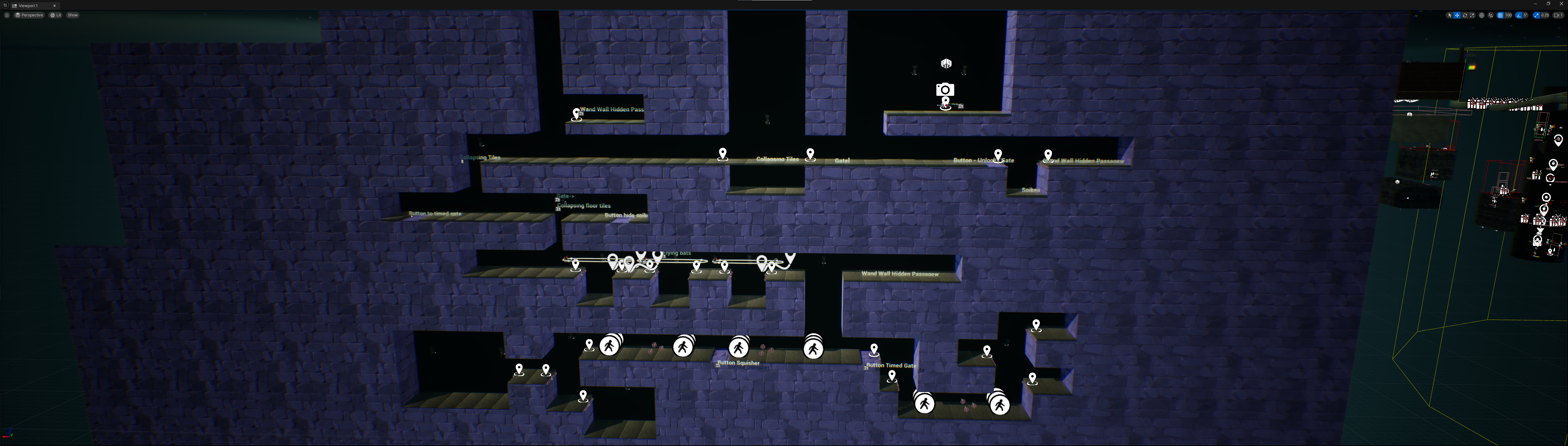Select the Viewport 1 tab

[x=29, y=6]
